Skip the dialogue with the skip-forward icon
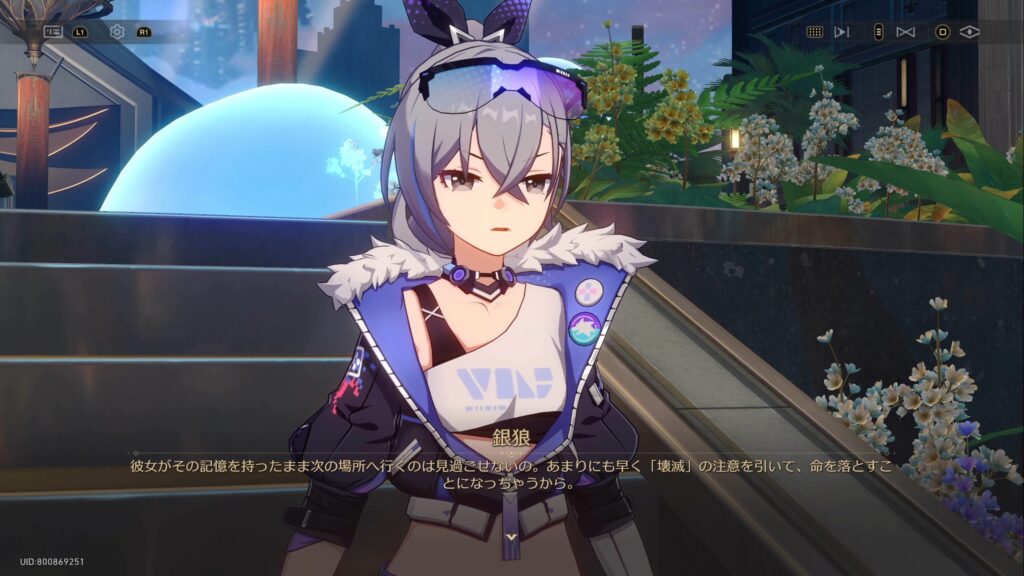 [x=842, y=32]
